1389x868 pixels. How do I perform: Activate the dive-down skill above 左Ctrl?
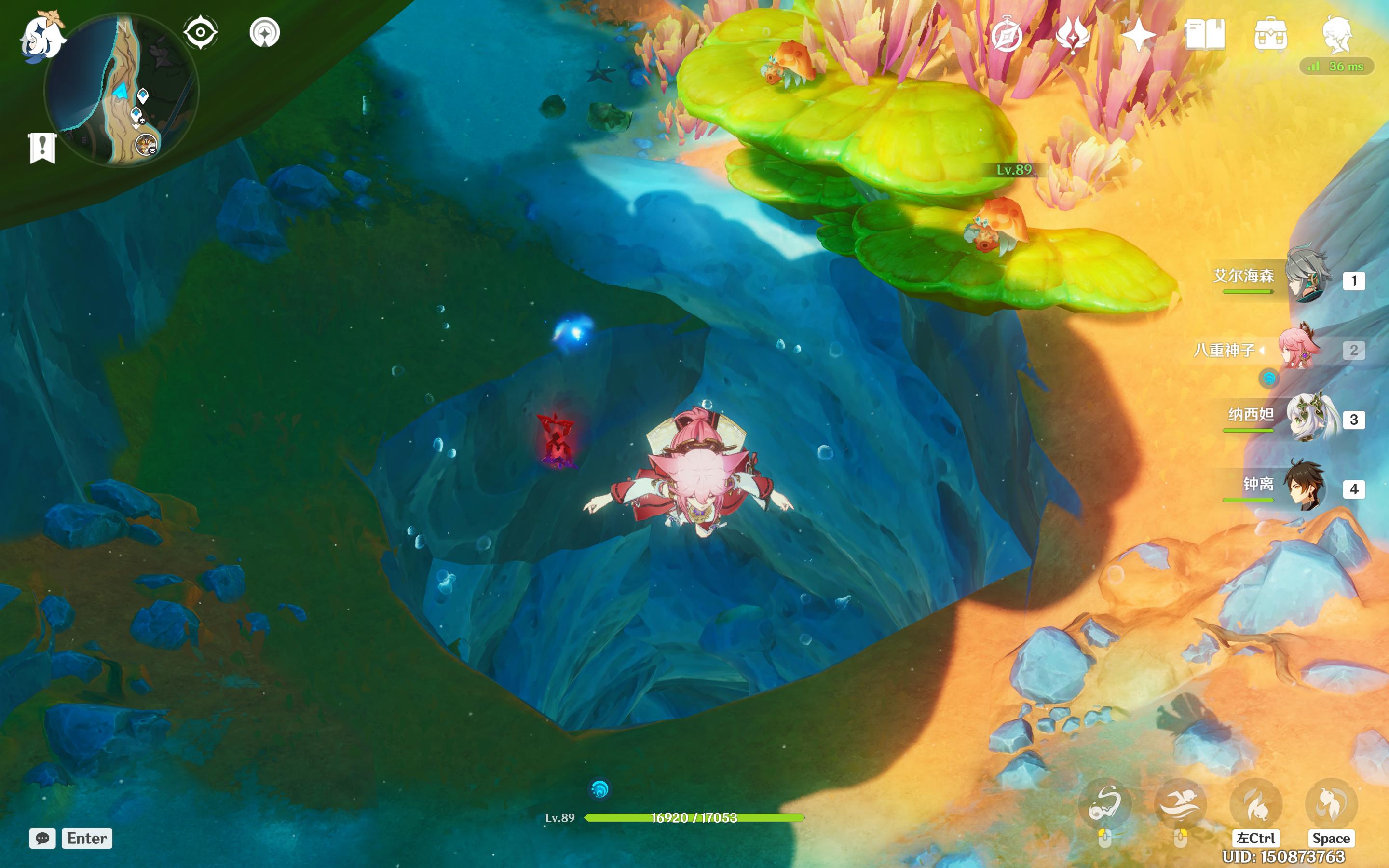click(x=1256, y=803)
